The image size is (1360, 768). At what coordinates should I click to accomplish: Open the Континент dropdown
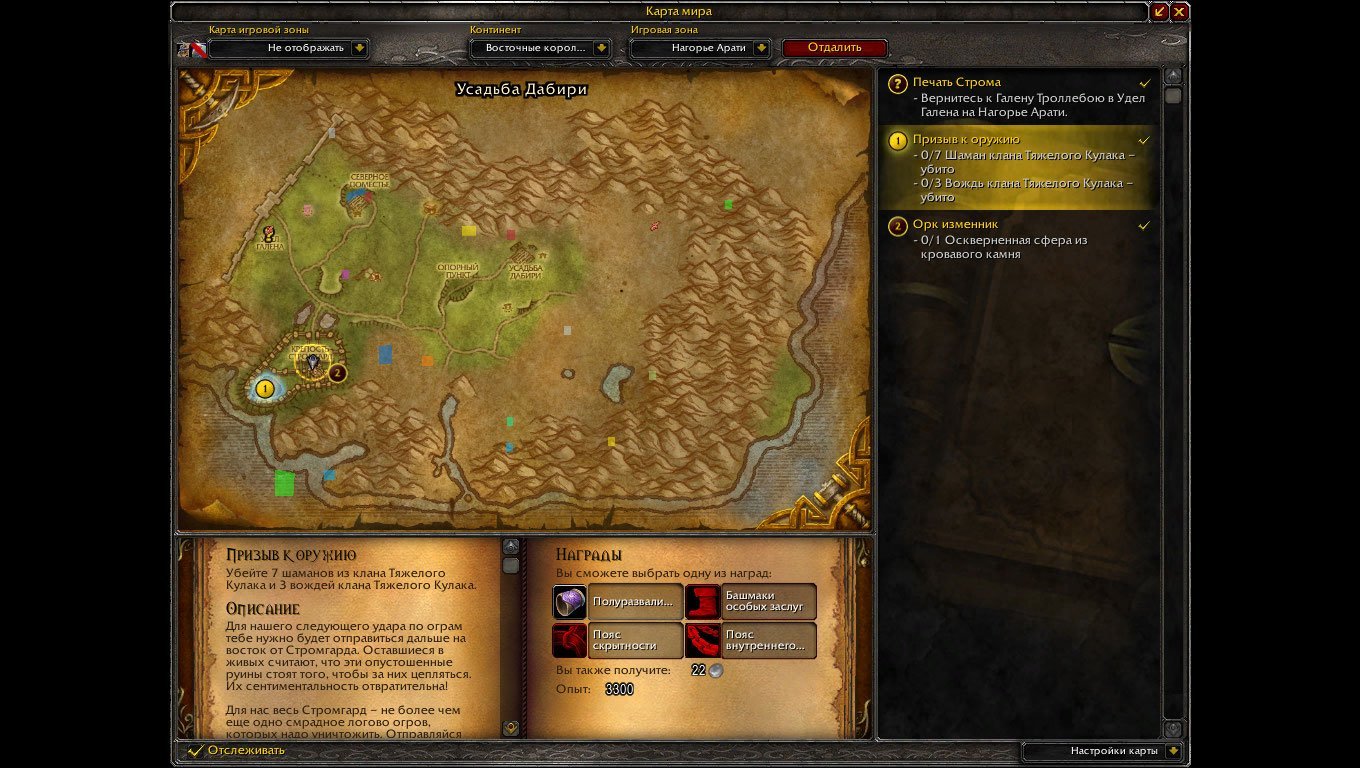601,48
